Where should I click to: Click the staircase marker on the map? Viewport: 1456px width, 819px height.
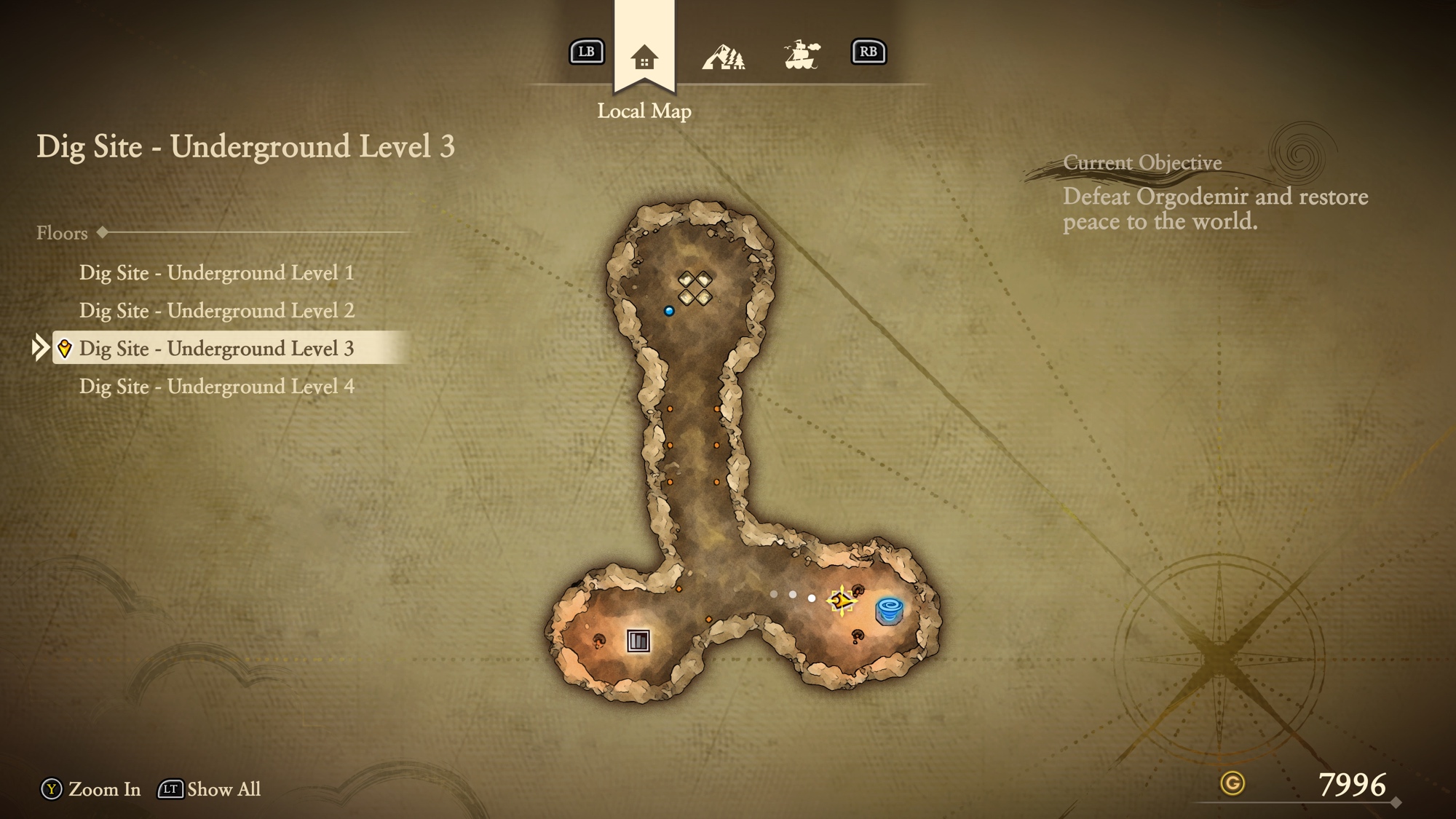(x=638, y=641)
